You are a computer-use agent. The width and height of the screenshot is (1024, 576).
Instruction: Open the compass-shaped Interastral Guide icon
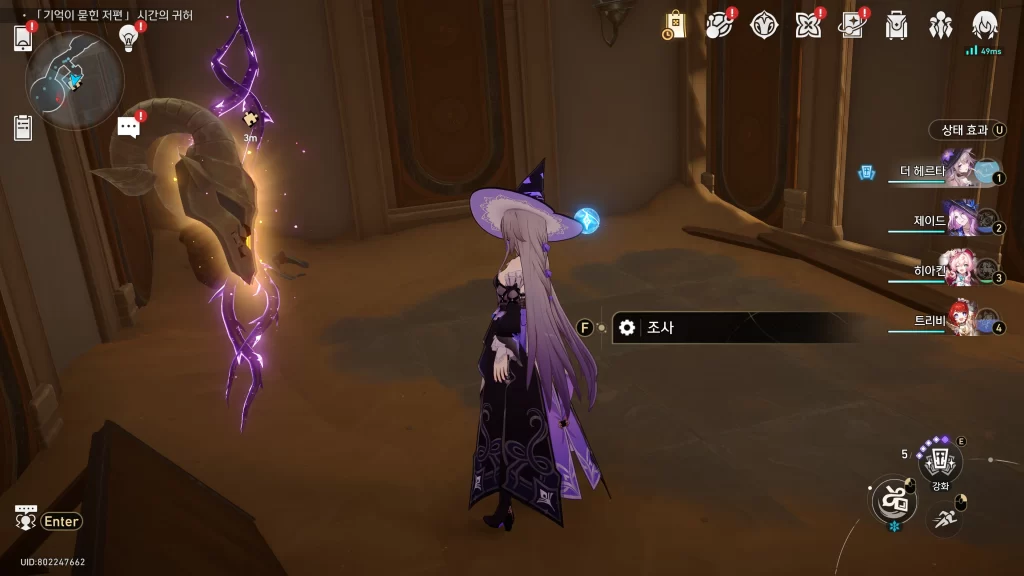click(764, 25)
